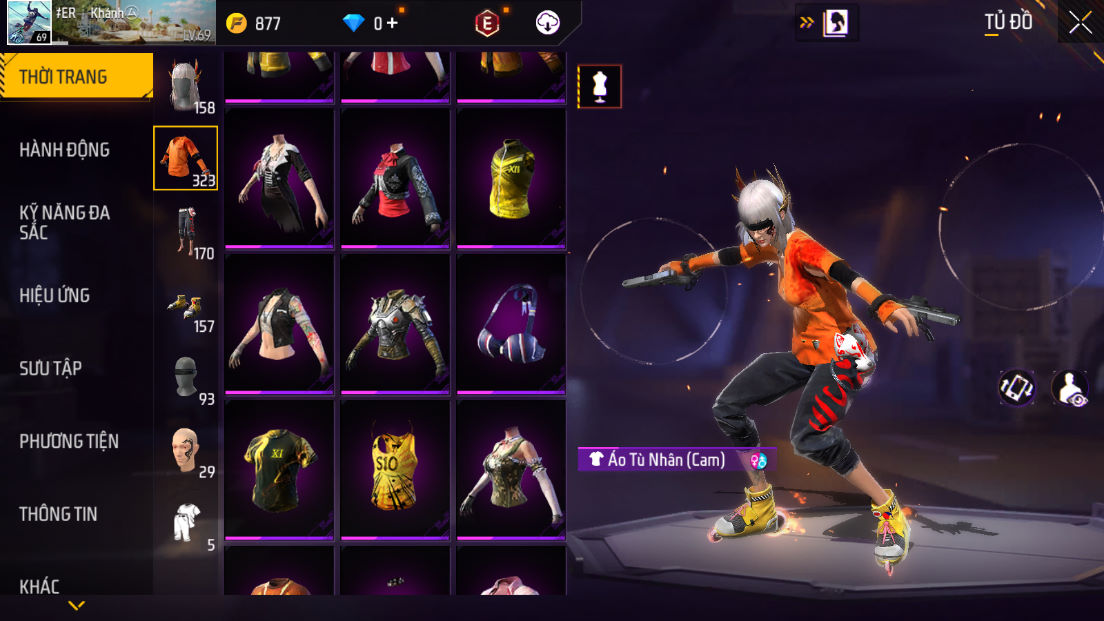Viewport: 1104px width, 621px height.
Task: Choose the Phương Tiện category
Action: (69, 441)
